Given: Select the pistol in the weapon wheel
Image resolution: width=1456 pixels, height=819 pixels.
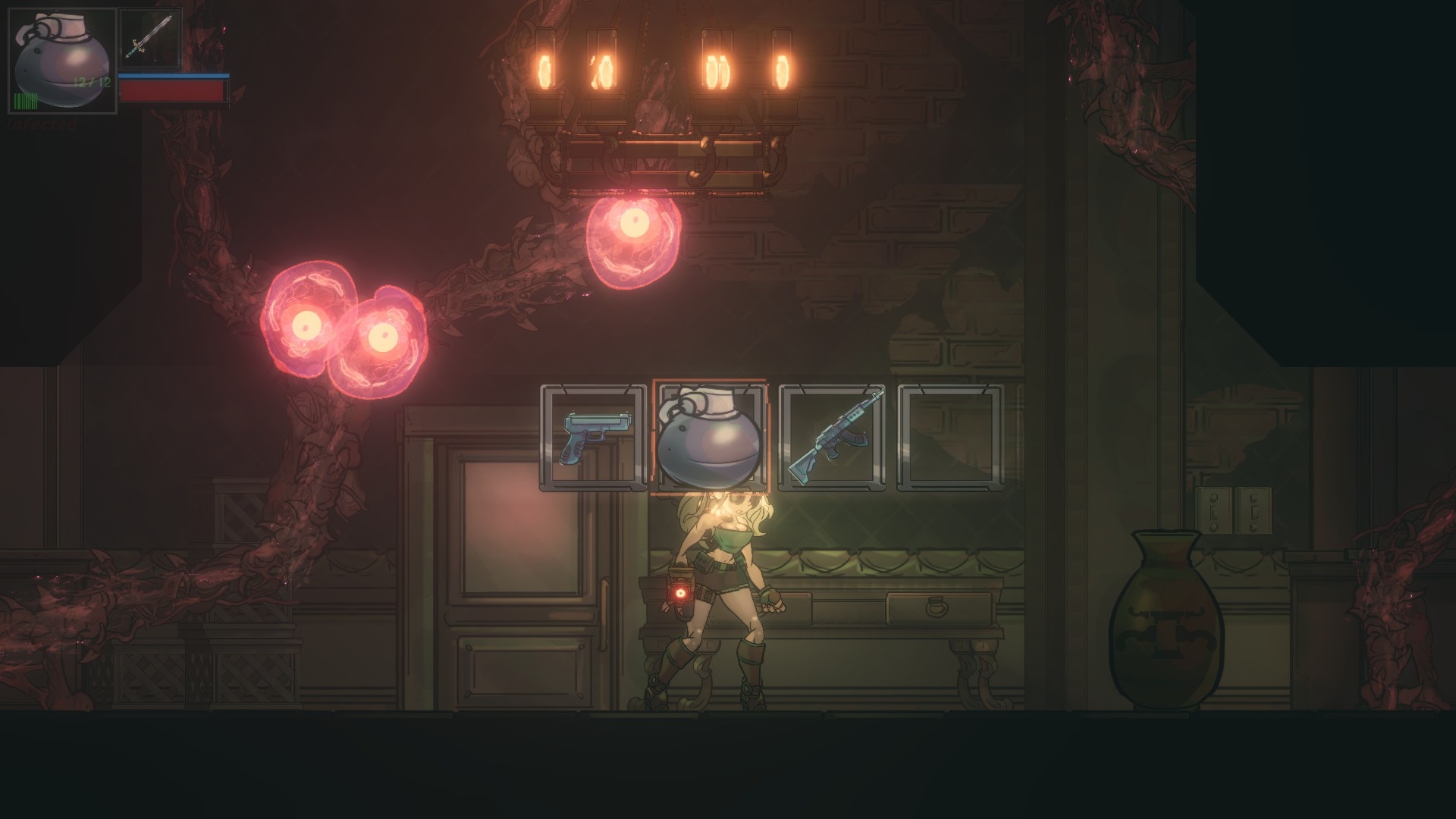Looking at the screenshot, I should coord(593,438).
